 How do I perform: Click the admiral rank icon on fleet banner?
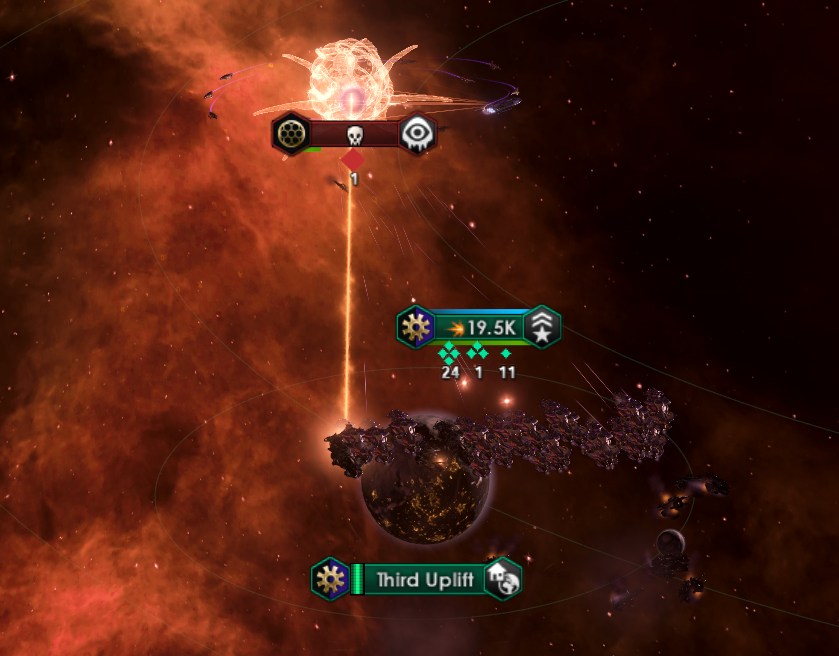(x=543, y=328)
